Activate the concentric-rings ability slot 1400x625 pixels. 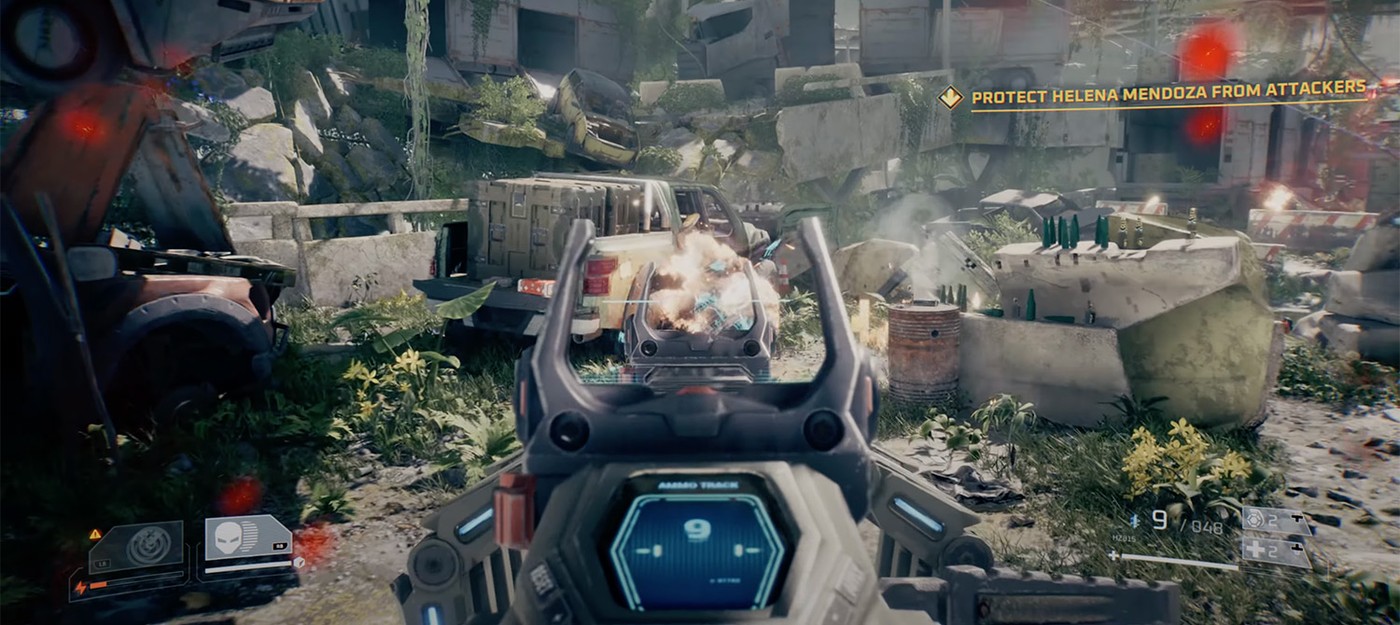(150, 546)
